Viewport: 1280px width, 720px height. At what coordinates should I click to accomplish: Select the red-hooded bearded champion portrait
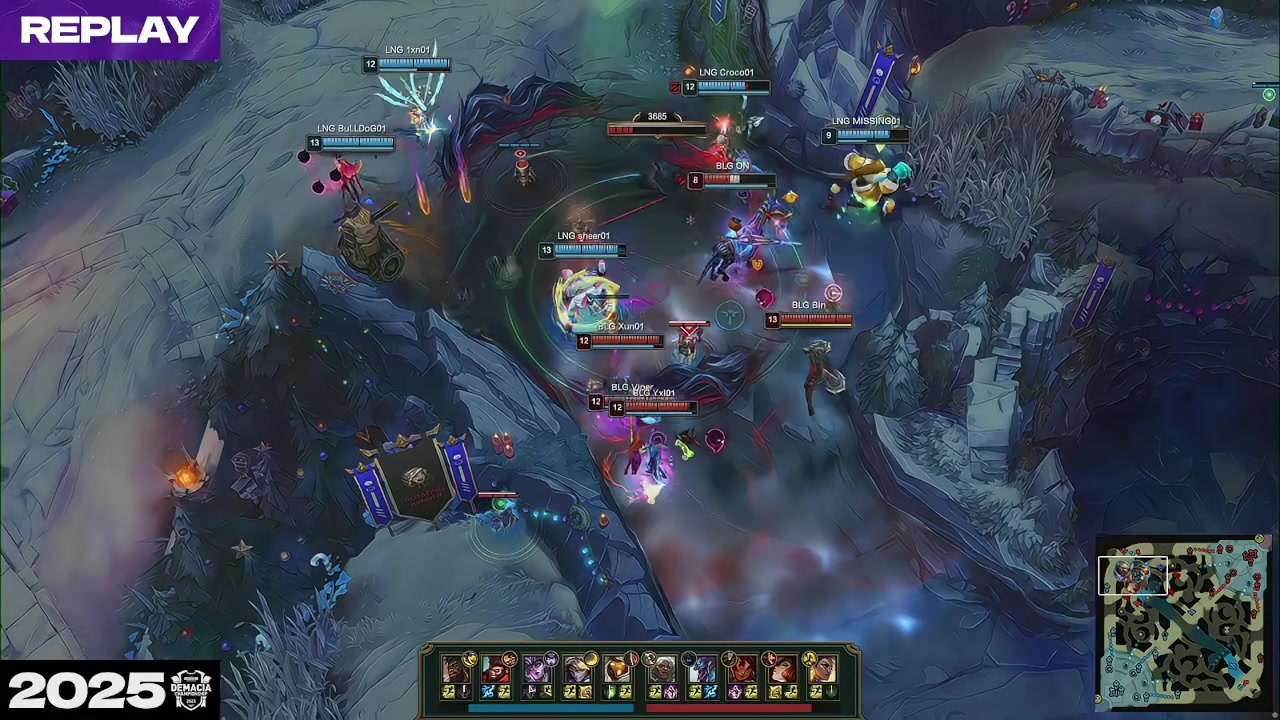(x=495, y=669)
